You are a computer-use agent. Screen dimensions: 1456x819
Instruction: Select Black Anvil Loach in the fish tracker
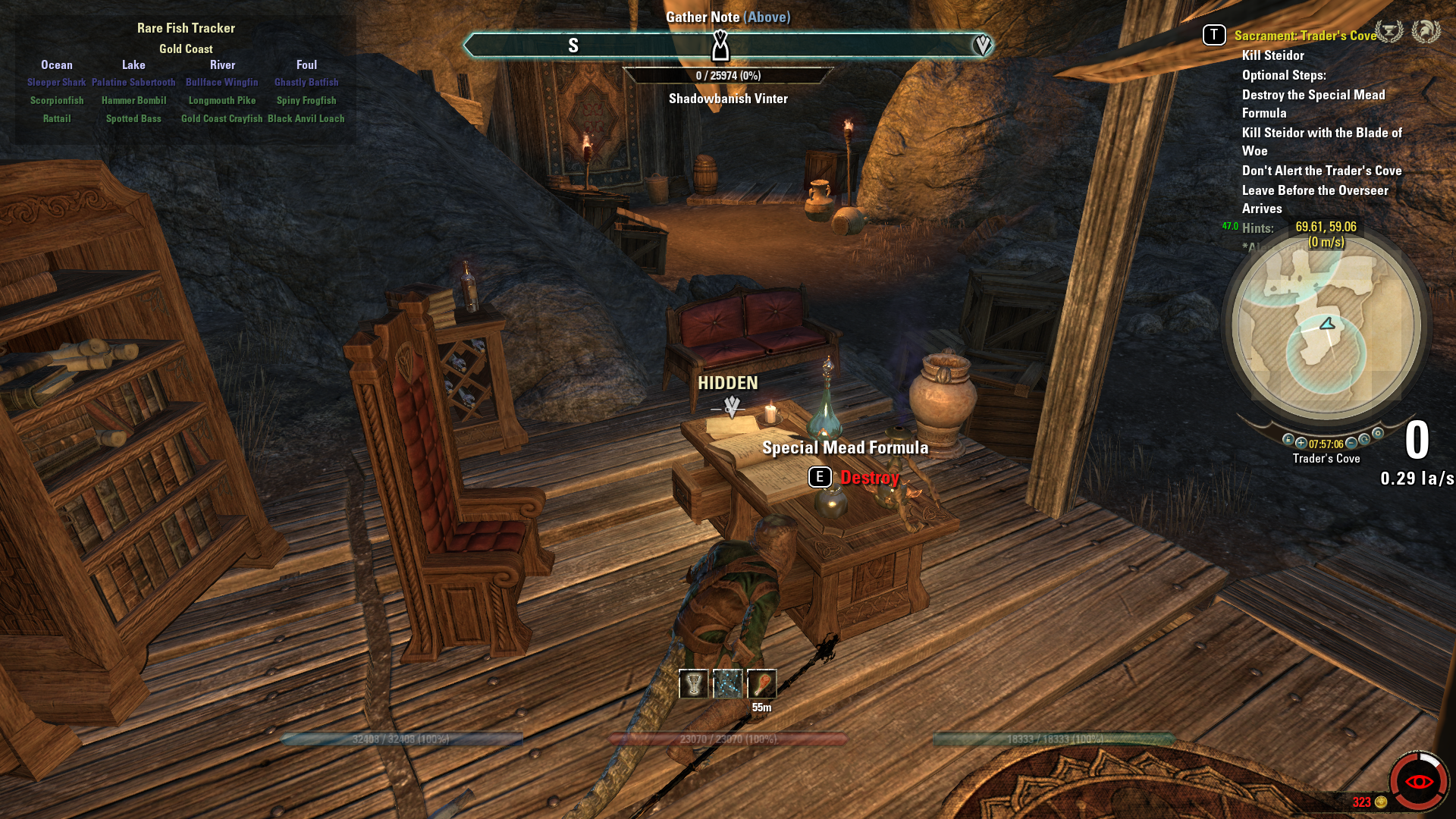pyautogui.click(x=306, y=119)
